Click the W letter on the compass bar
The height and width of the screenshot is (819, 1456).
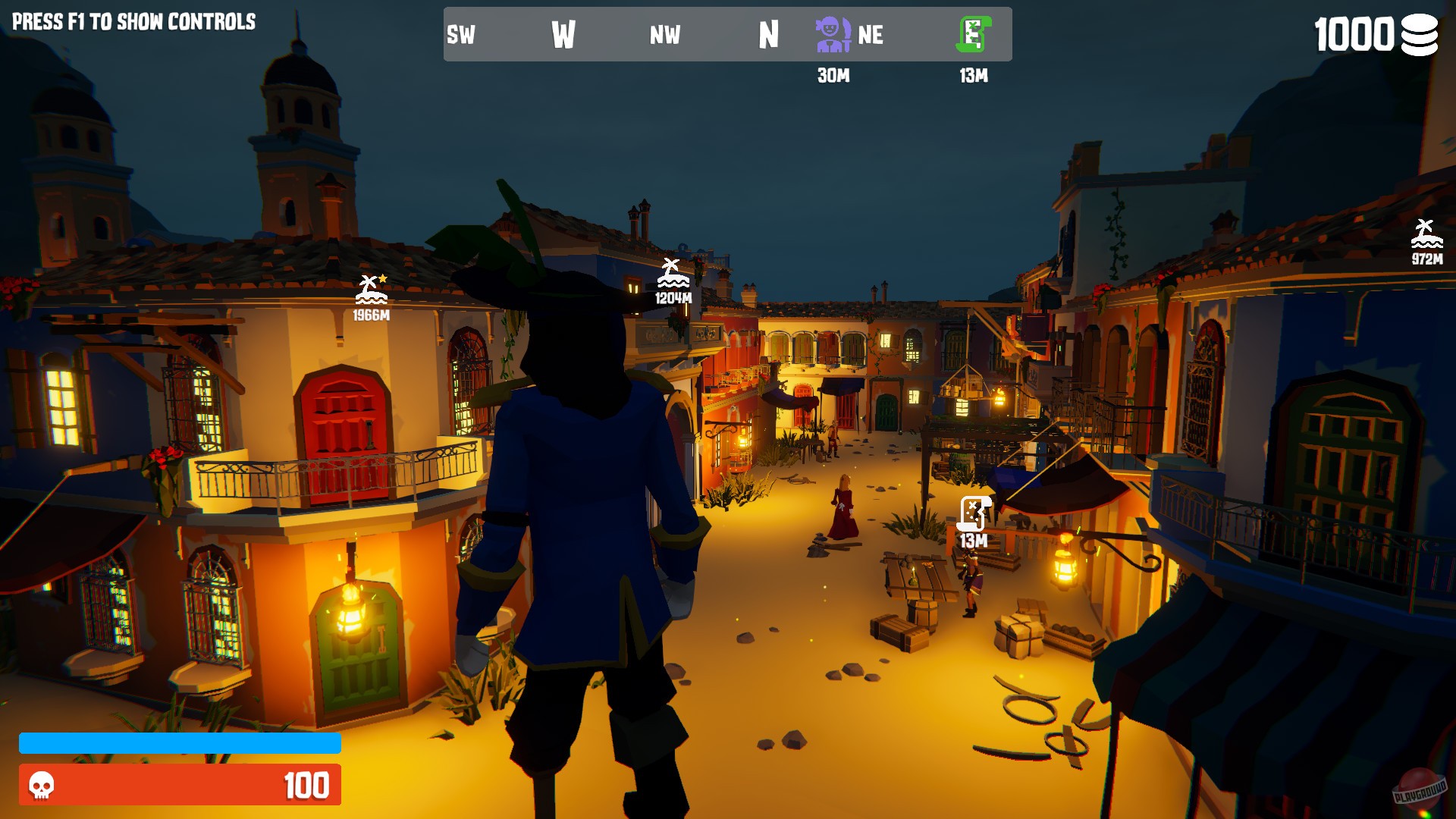pyautogui.click(x=563, y=35)
